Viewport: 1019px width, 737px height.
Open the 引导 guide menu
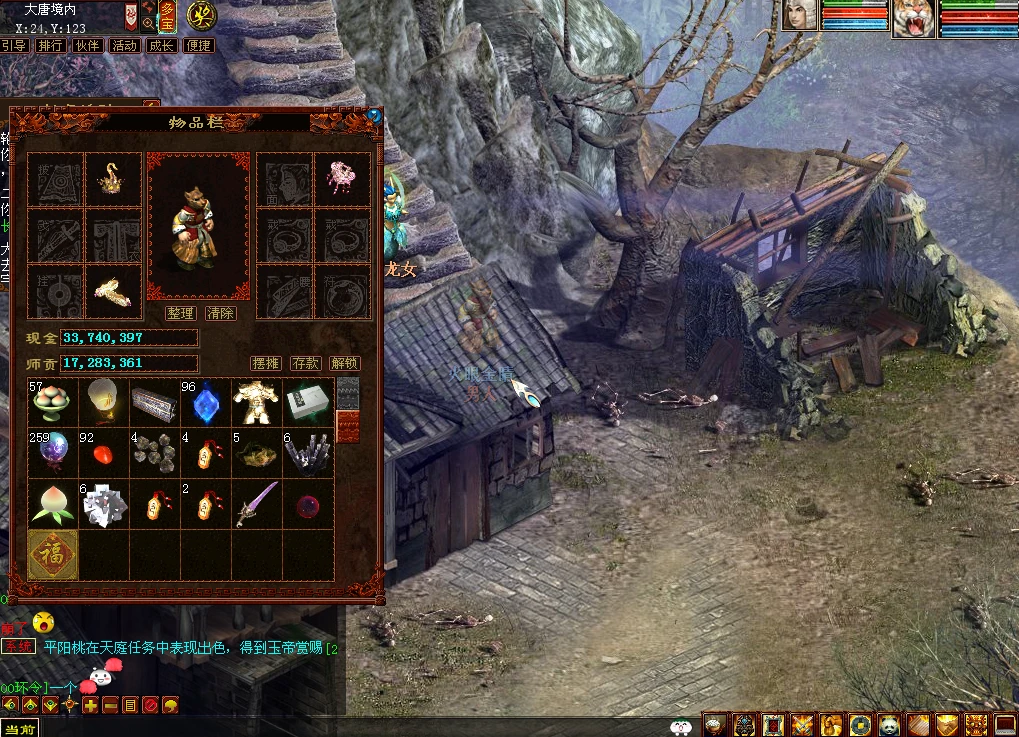14,45
